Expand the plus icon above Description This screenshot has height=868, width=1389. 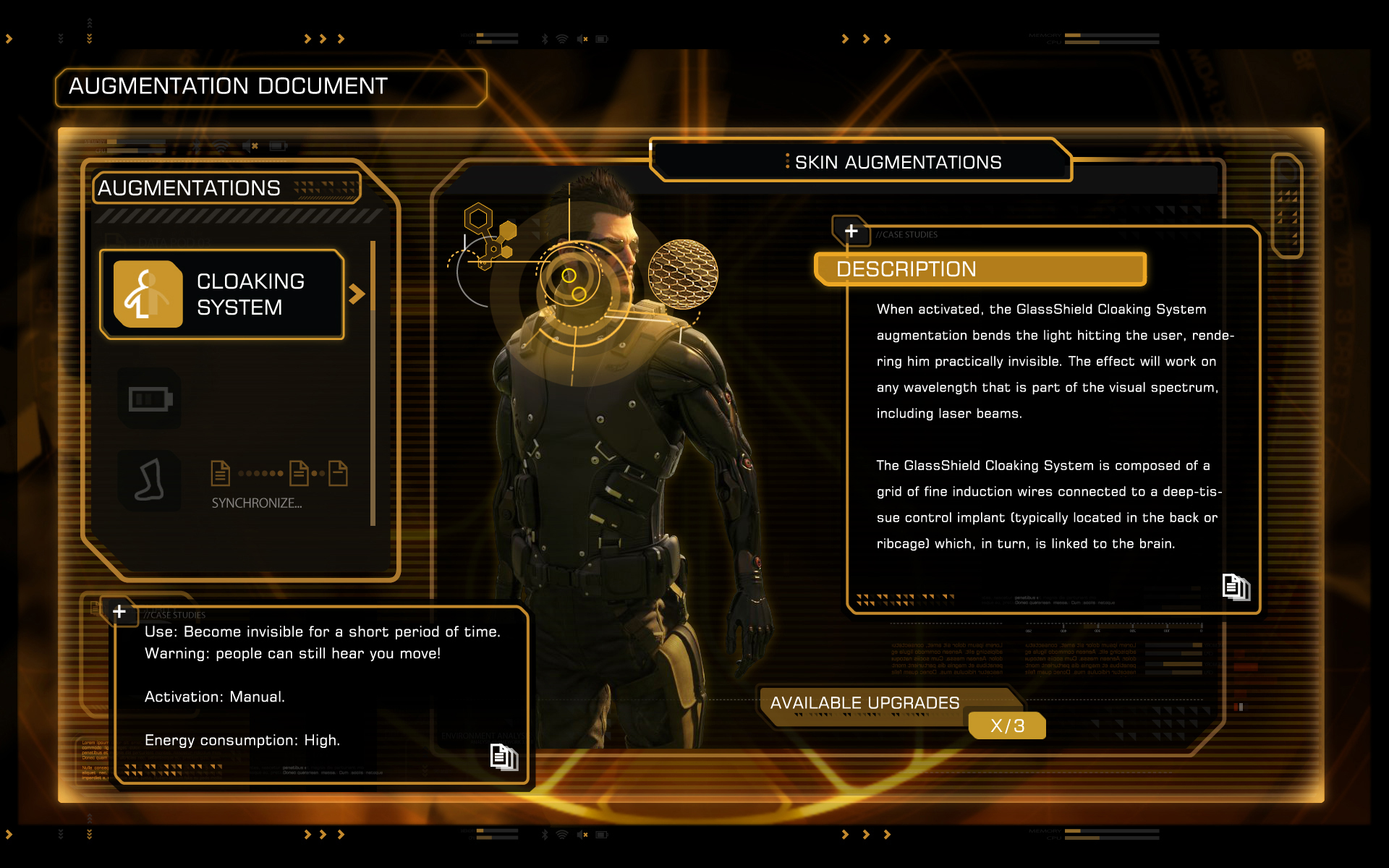pos(851,231)
